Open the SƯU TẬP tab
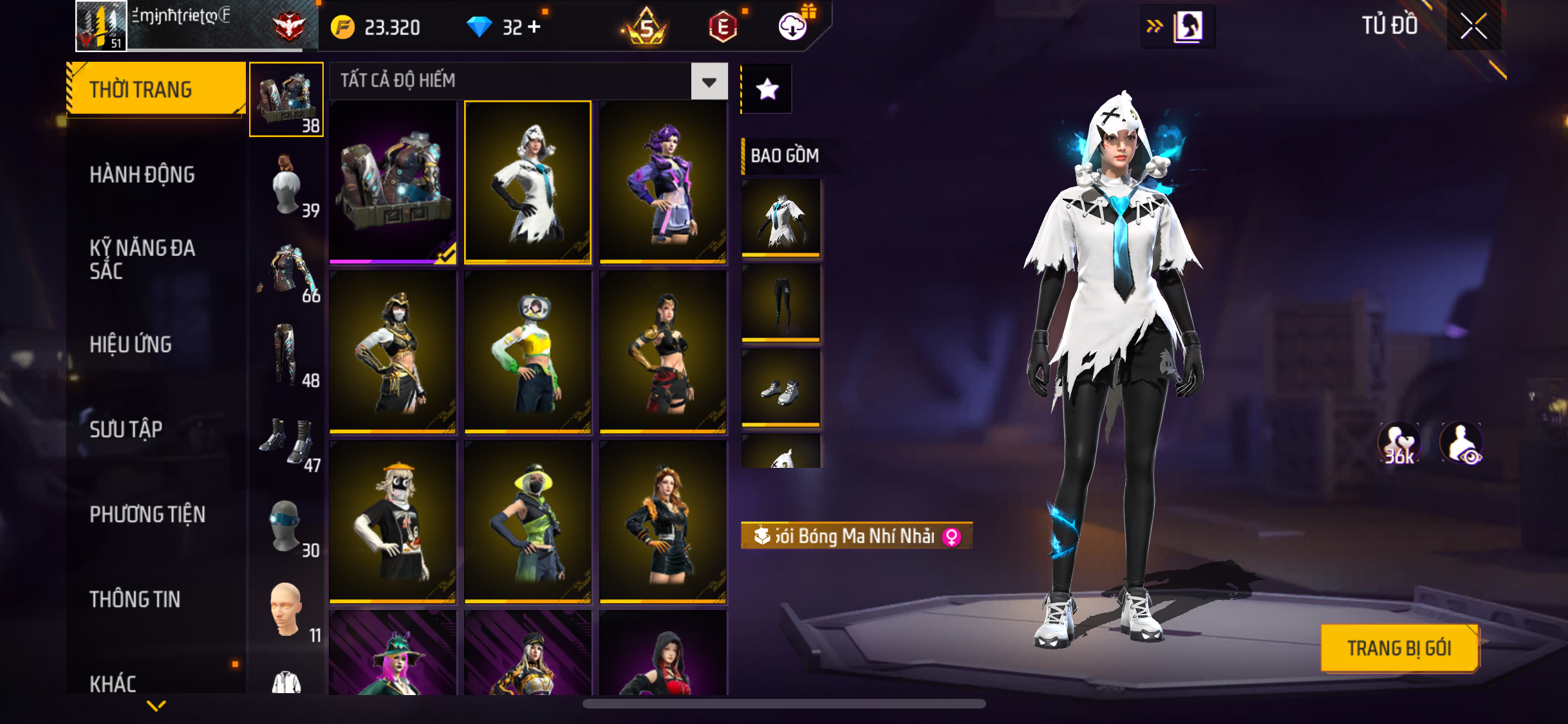1568x724 pixels. pos(126,429)
